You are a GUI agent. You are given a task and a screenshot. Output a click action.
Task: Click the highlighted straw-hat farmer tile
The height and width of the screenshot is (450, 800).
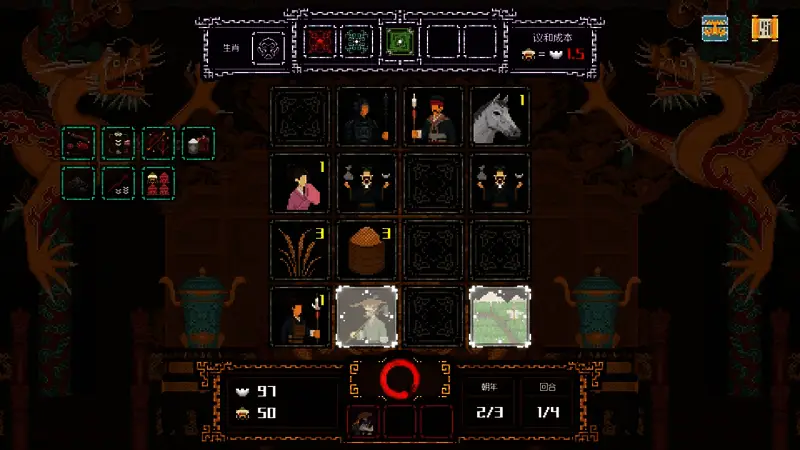click(x=366, y=316)
